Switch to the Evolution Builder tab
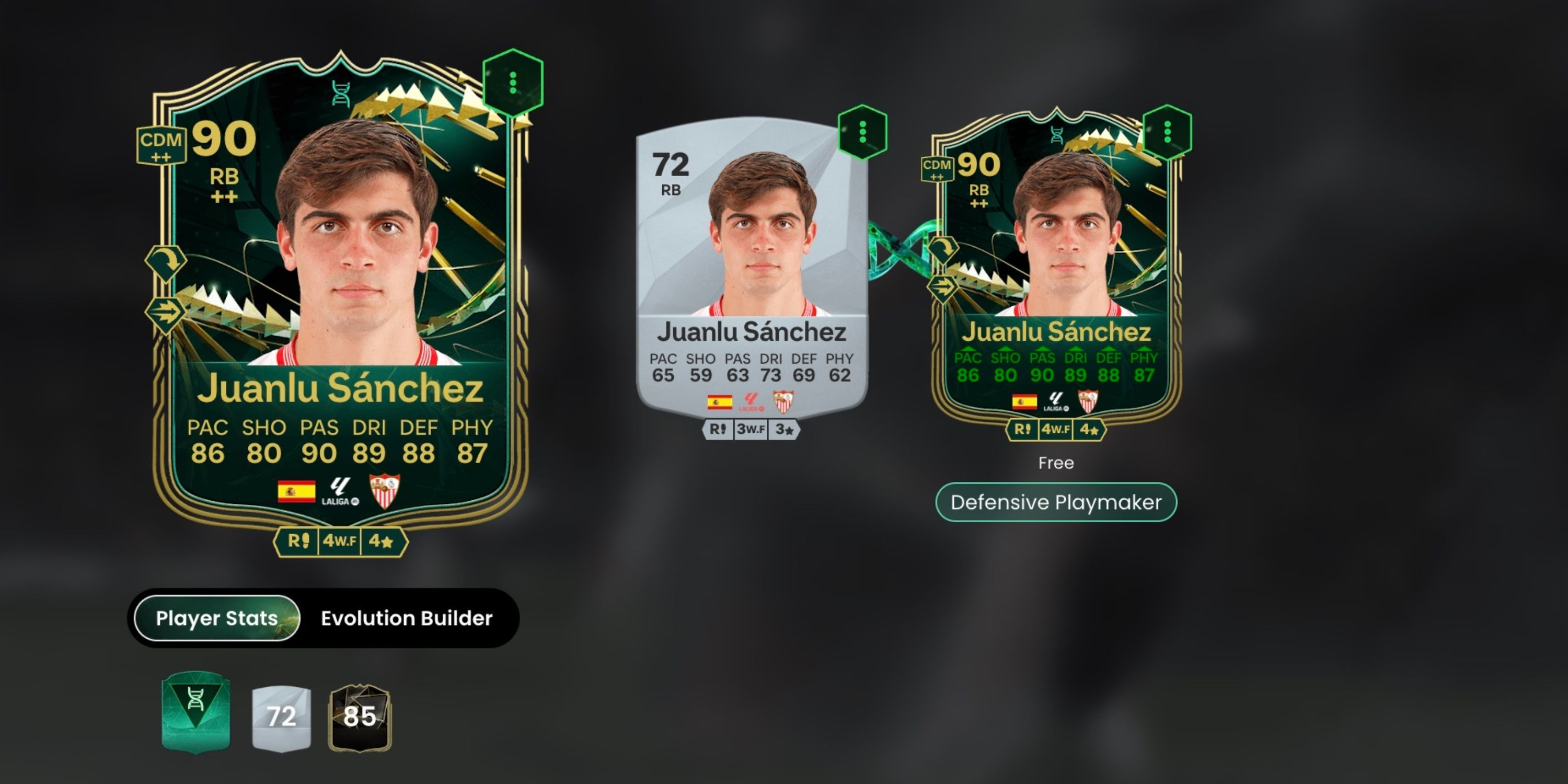The image size is (1568, 784). 407,618
